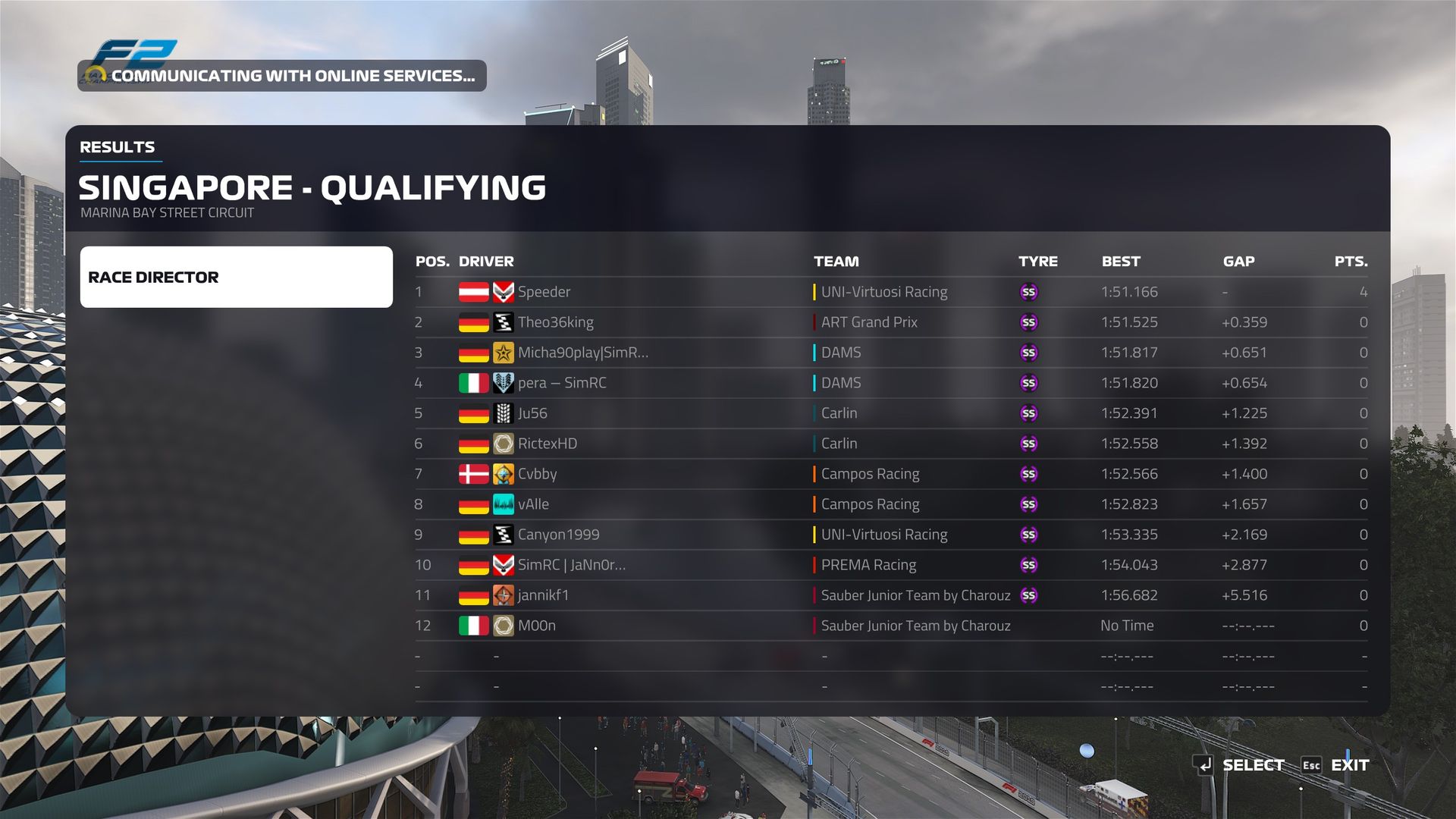Viewport: 1456px width, 819px height.
Task: Click the pera – SimRC driver row
Action: 562,383
